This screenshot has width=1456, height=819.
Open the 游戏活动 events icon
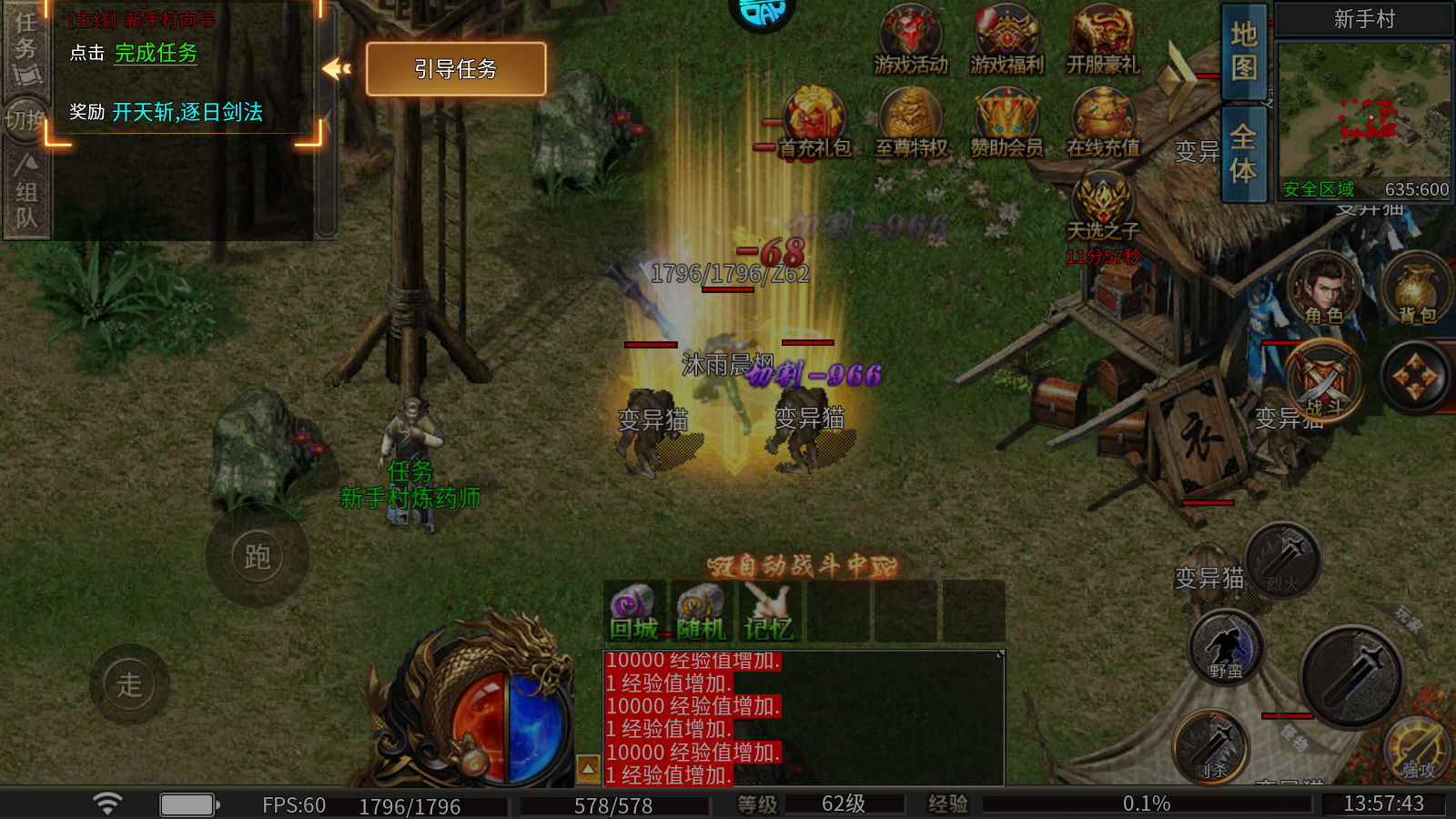(911, 41)
